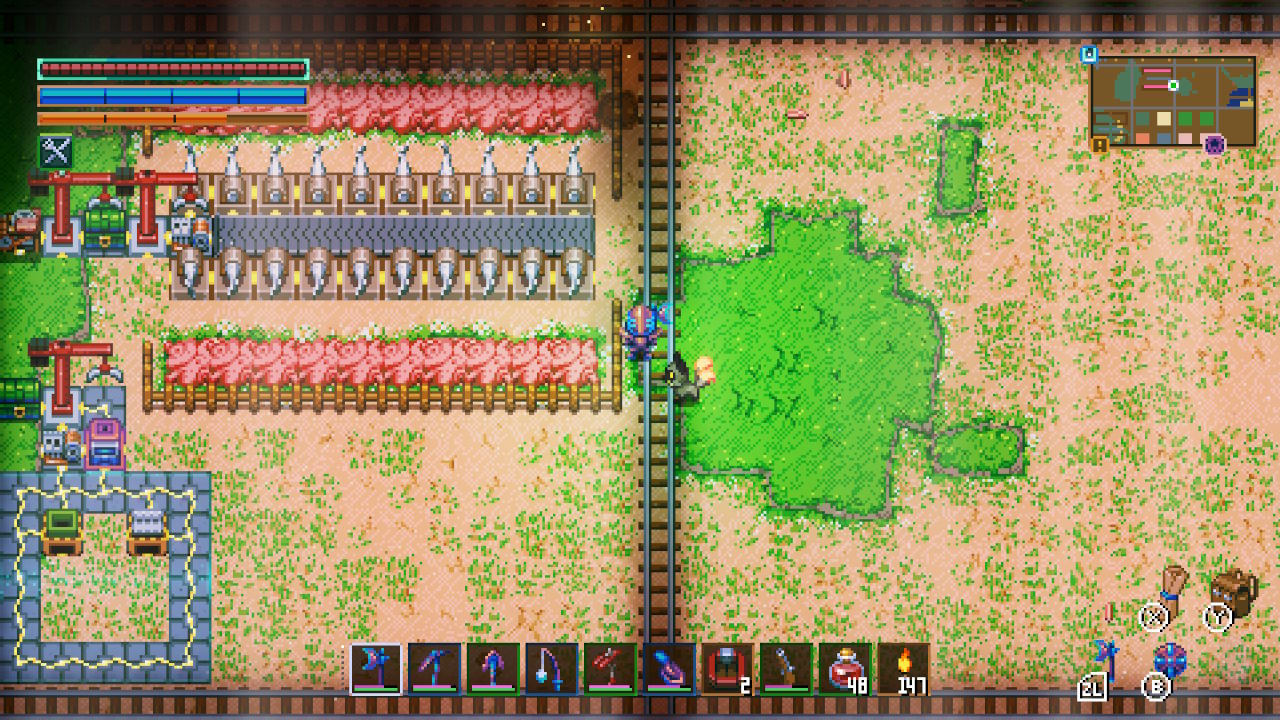
Task: Choose the torch stack of 147
Action: [x=903, y=669]
